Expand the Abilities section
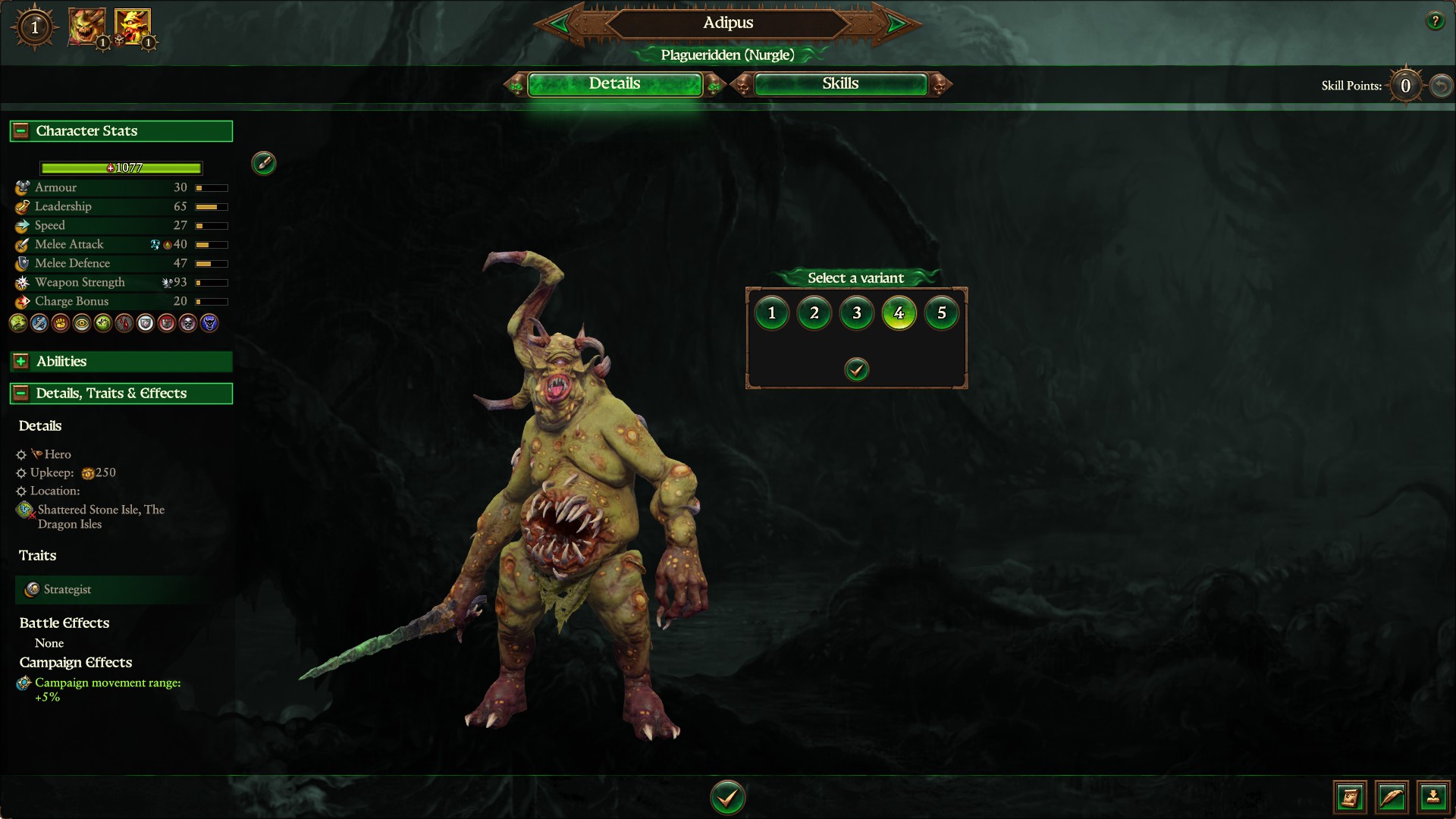This screenshot has width=1456, height=819. click(21, 362)
